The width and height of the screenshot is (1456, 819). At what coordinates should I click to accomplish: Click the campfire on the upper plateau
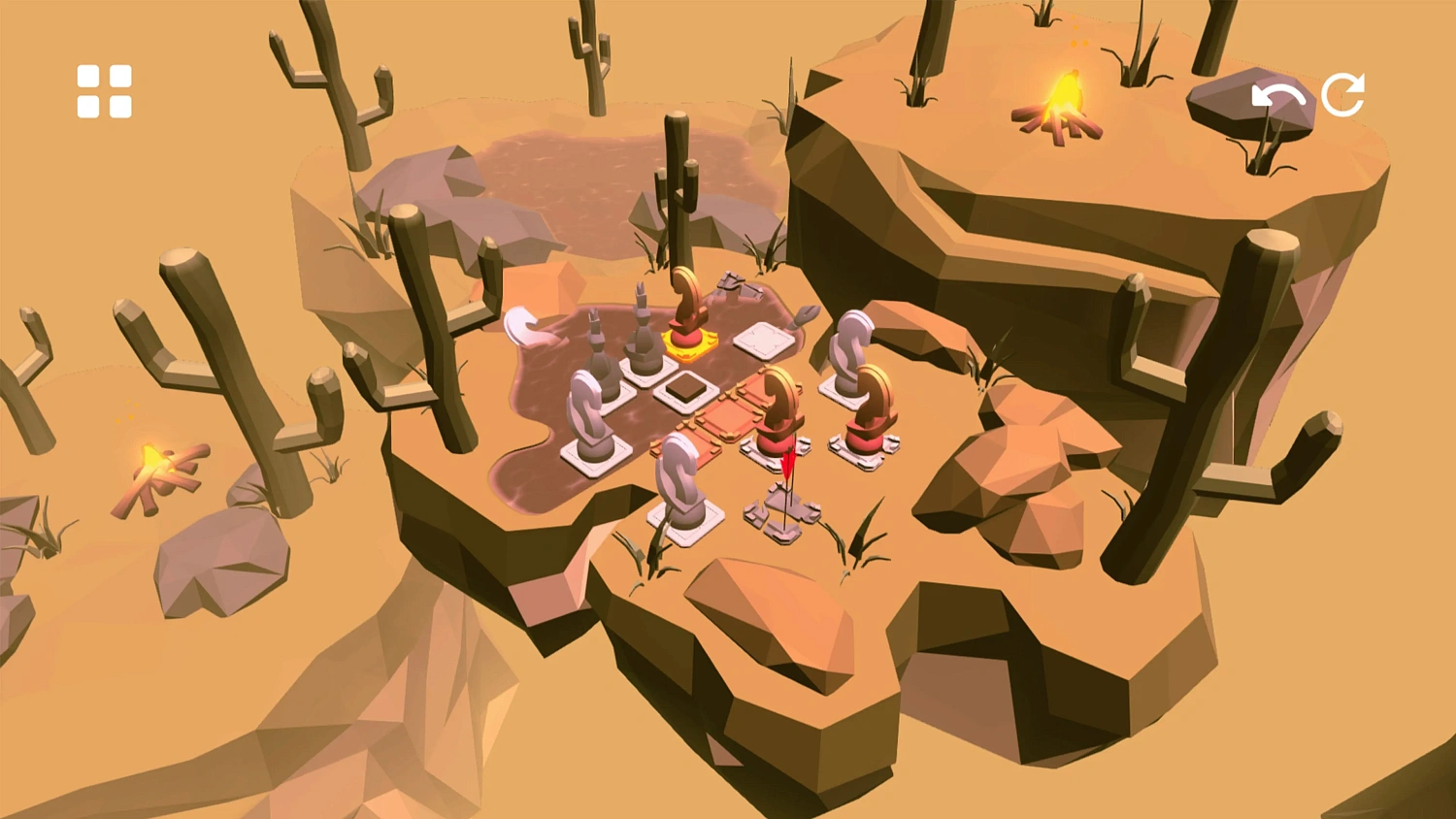coord(1058,102)
